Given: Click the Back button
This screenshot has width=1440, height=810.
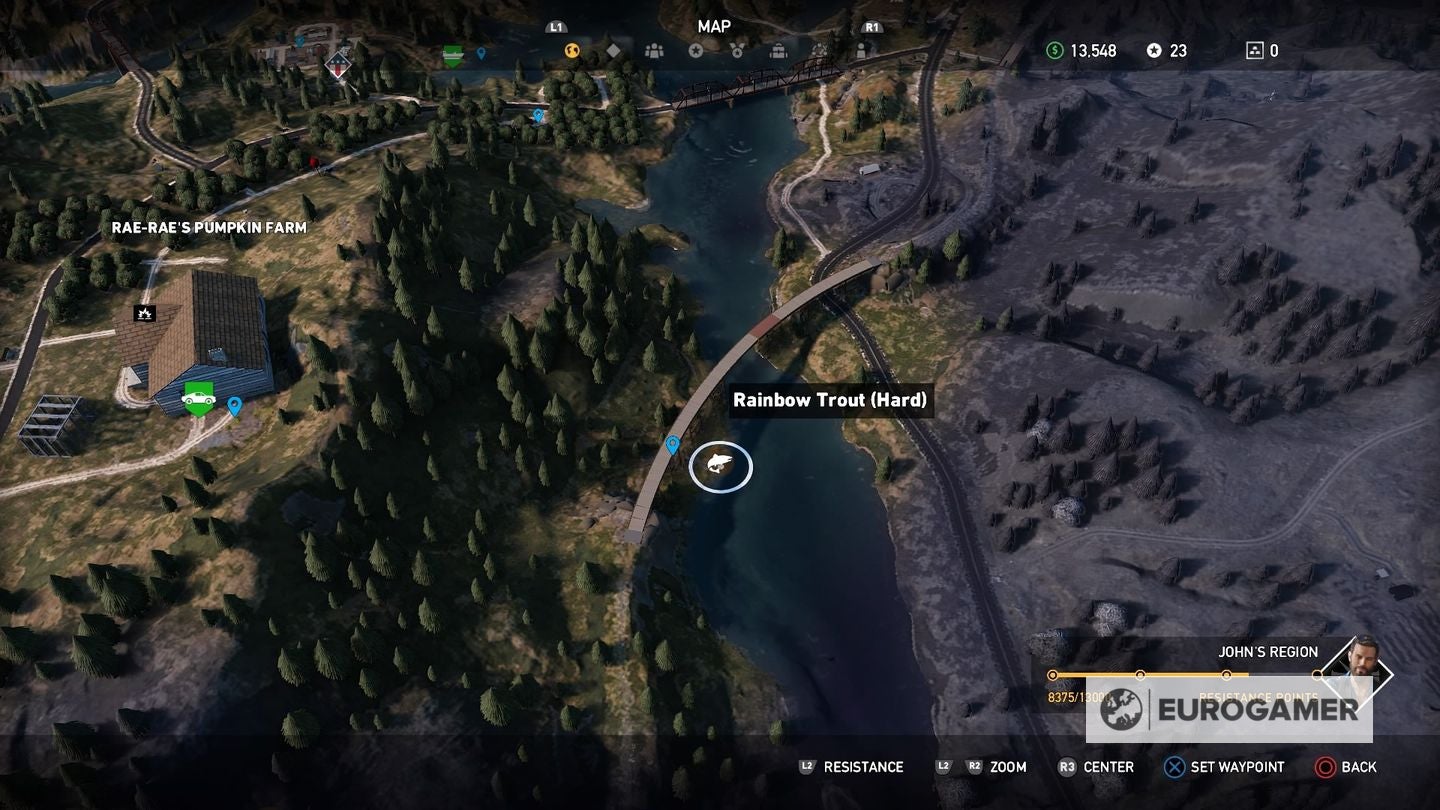Looking at the screenshot, I should coord(1344,767).
